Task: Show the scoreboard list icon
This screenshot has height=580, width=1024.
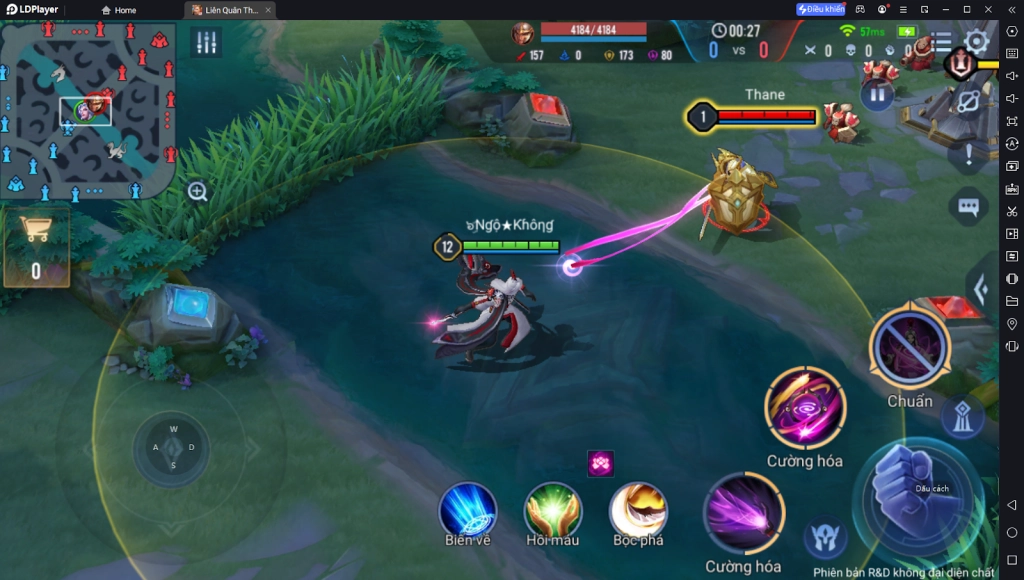Action: click(942, 42)
